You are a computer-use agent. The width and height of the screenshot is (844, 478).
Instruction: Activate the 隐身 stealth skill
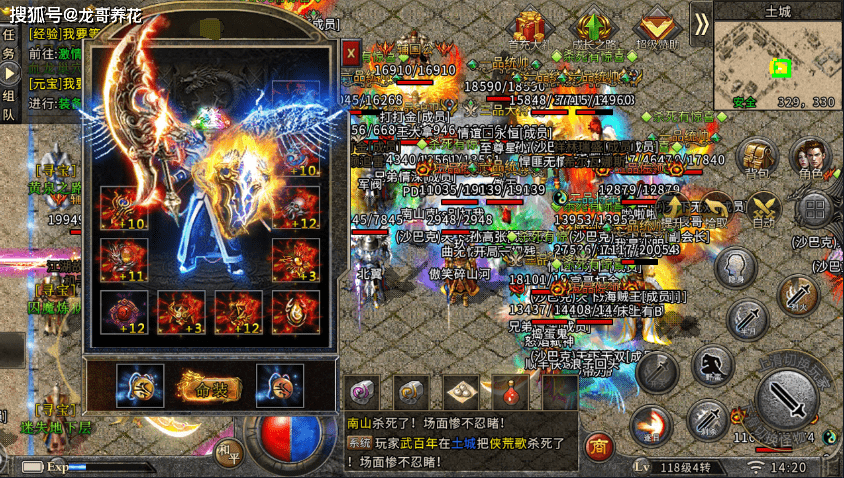(735, 265)
